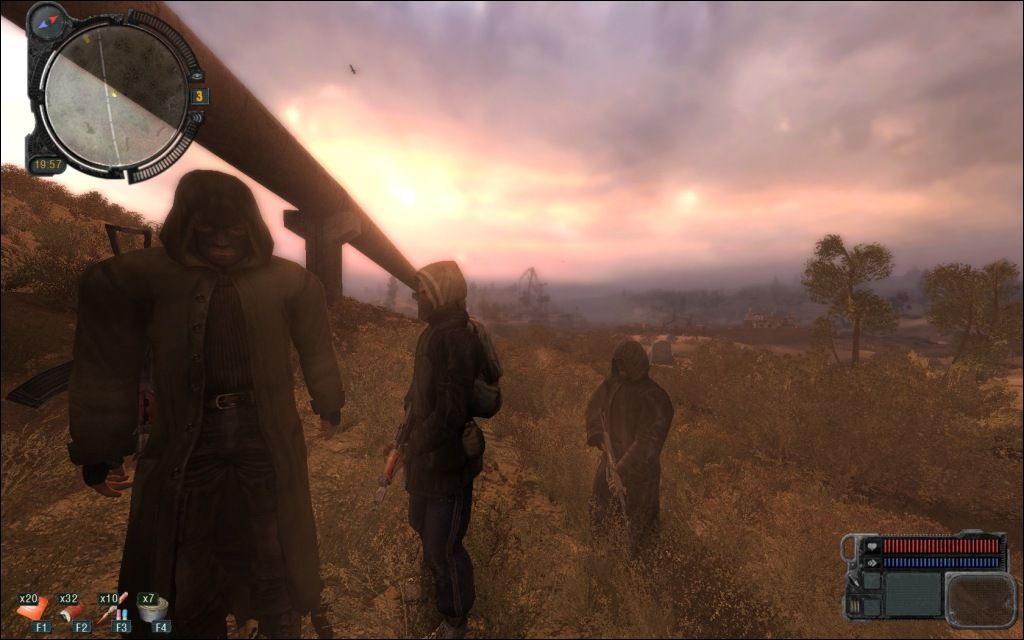The width and height of the screenshot is (1024, 640).
Task: Select the bandage quick slot showing x7
Action: 154,608
